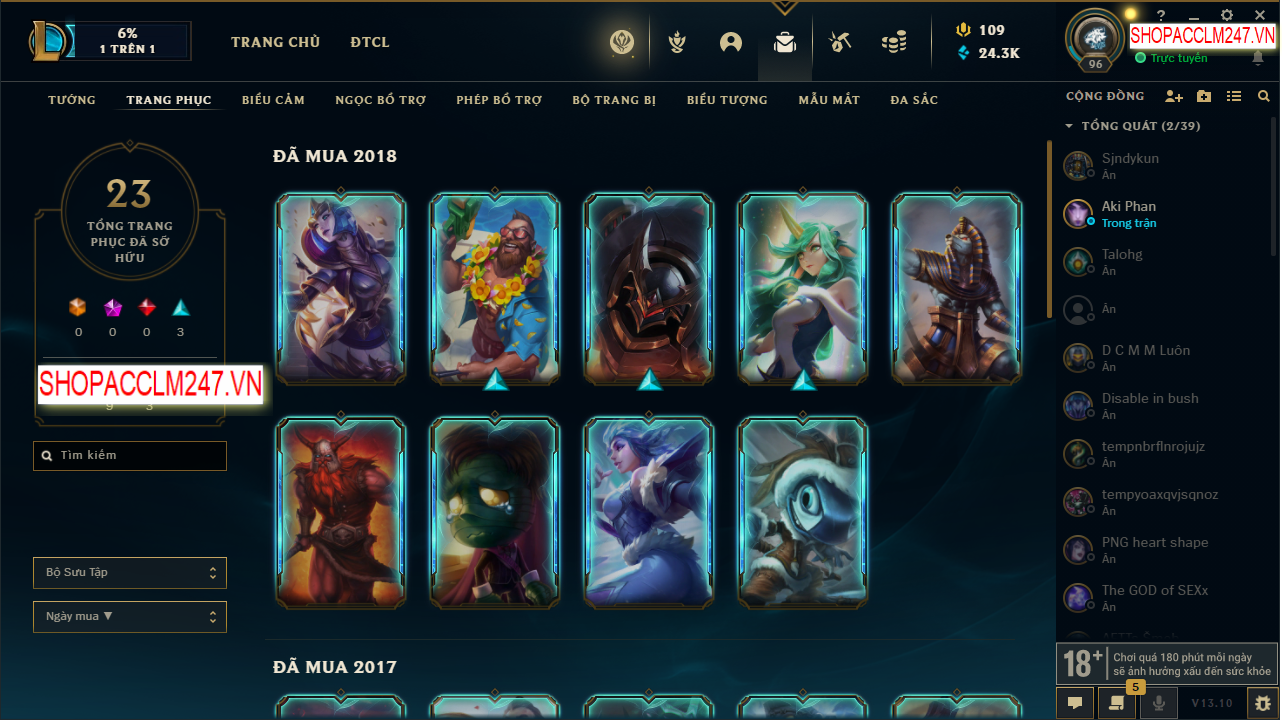Close the League client window
Viewport: 1282px width, 720px height.
coord(1260,15)
